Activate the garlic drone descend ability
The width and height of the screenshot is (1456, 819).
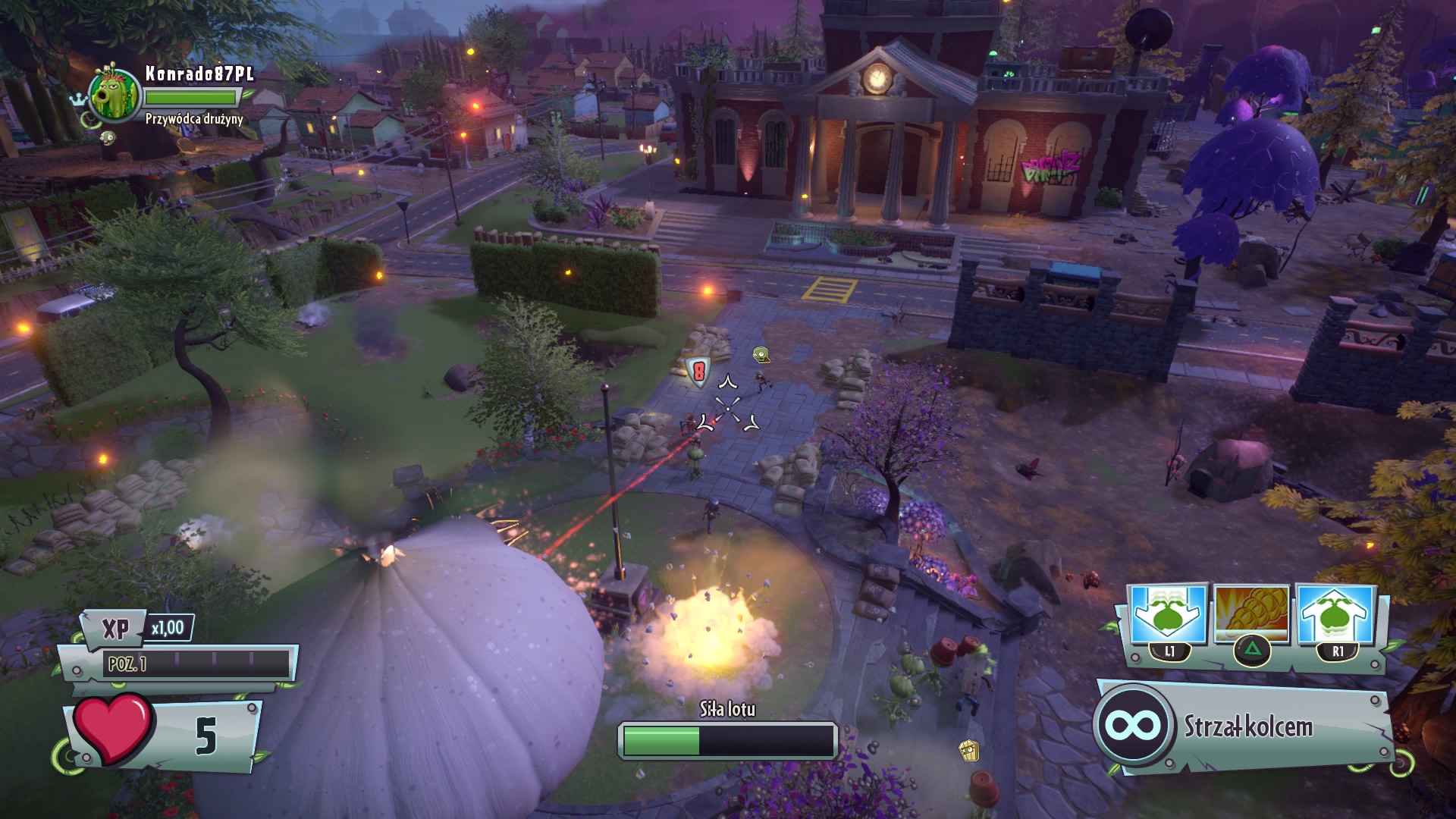(1169, 616)
